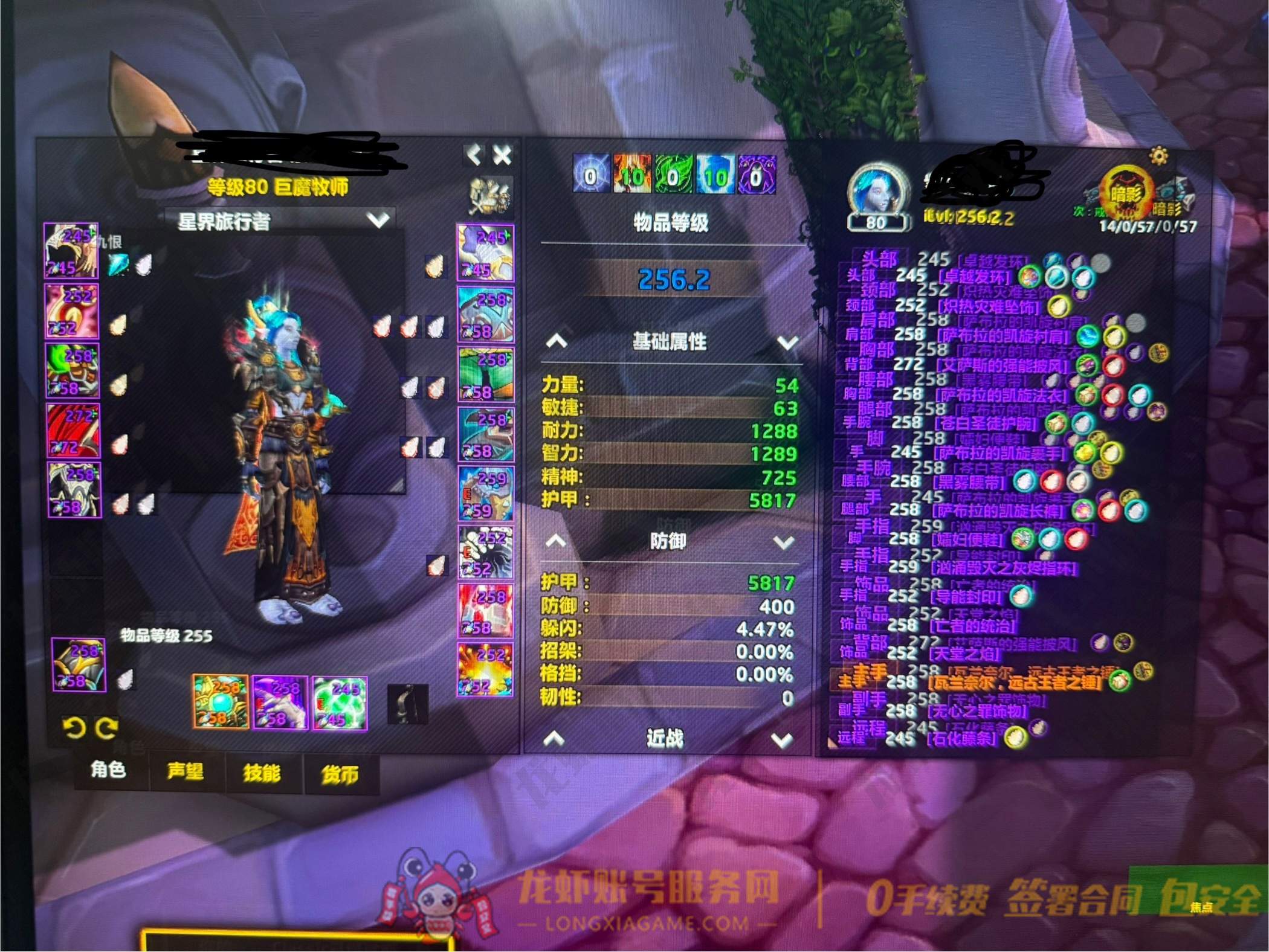
Task: Click the up arrow beside 基础属性 header
Action: coord(557,342)
